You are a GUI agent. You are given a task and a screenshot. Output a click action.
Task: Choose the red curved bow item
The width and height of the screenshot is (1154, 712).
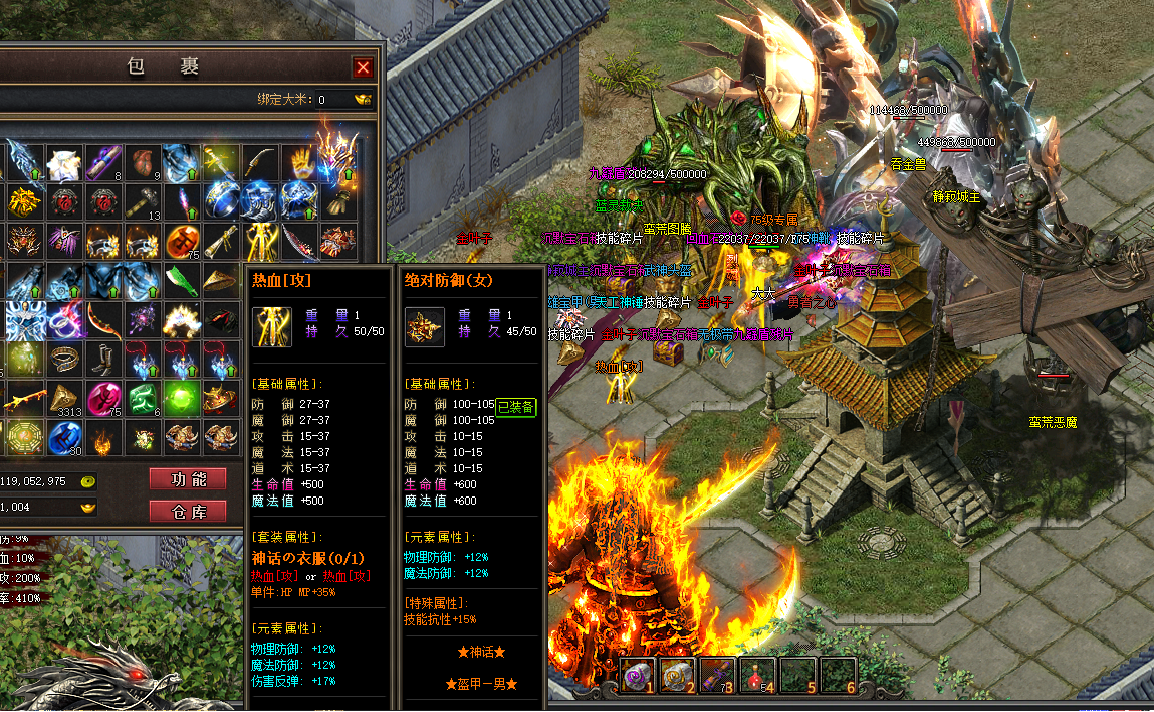[104, 320]
